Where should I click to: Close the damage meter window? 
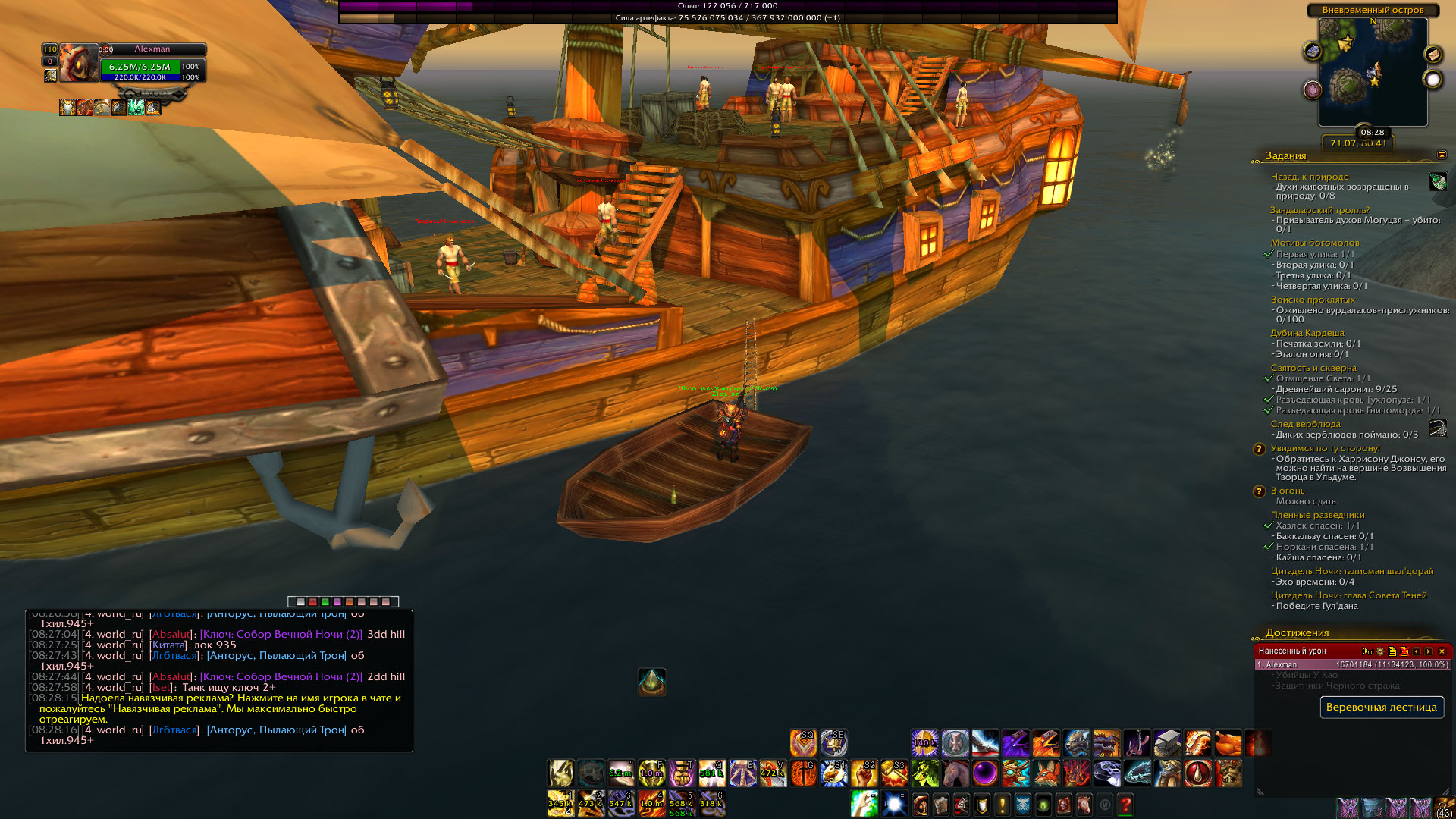point(1442,651)
